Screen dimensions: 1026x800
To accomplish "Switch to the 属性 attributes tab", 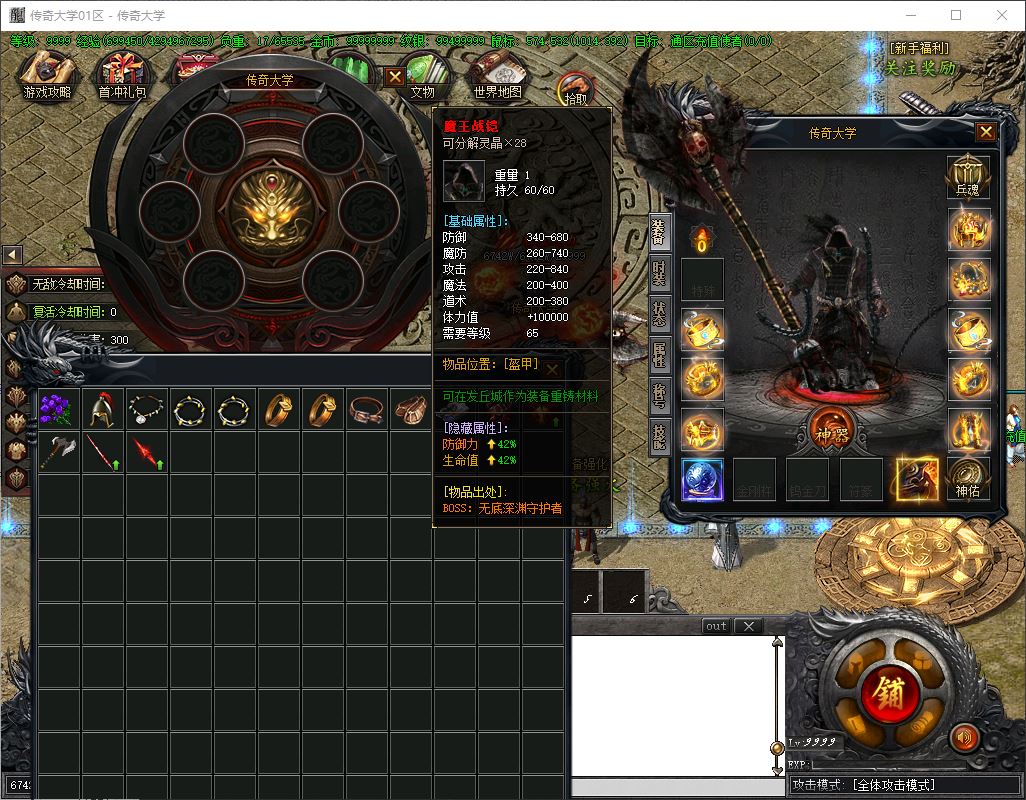I will (x=659, y=354).
